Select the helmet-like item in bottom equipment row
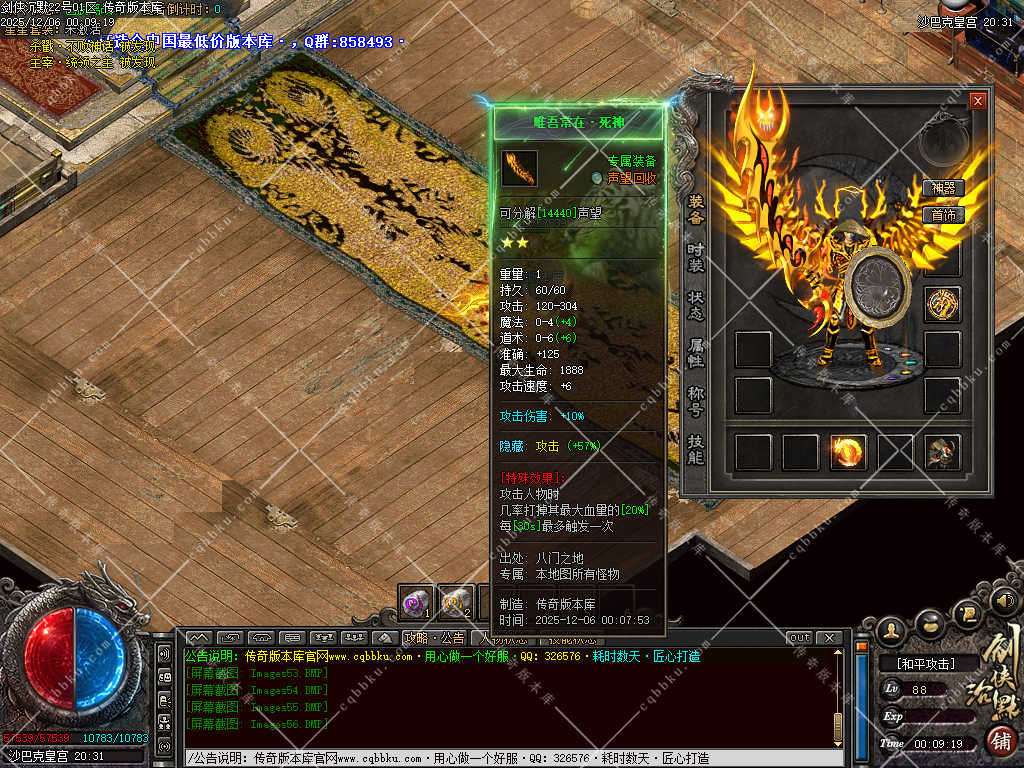 pyautogui.click(x=942, y=452)
